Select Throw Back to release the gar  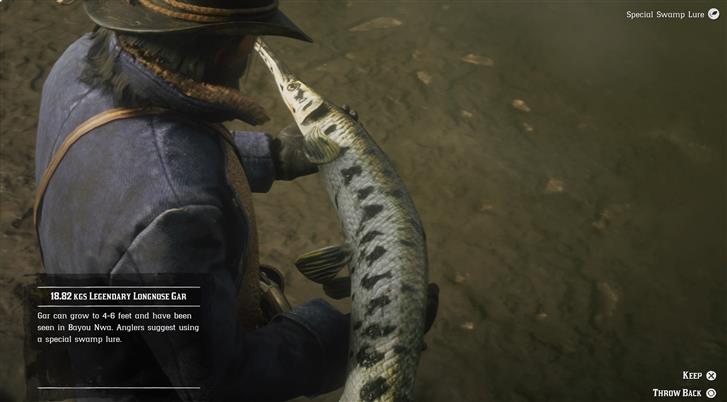coord(684,393)
